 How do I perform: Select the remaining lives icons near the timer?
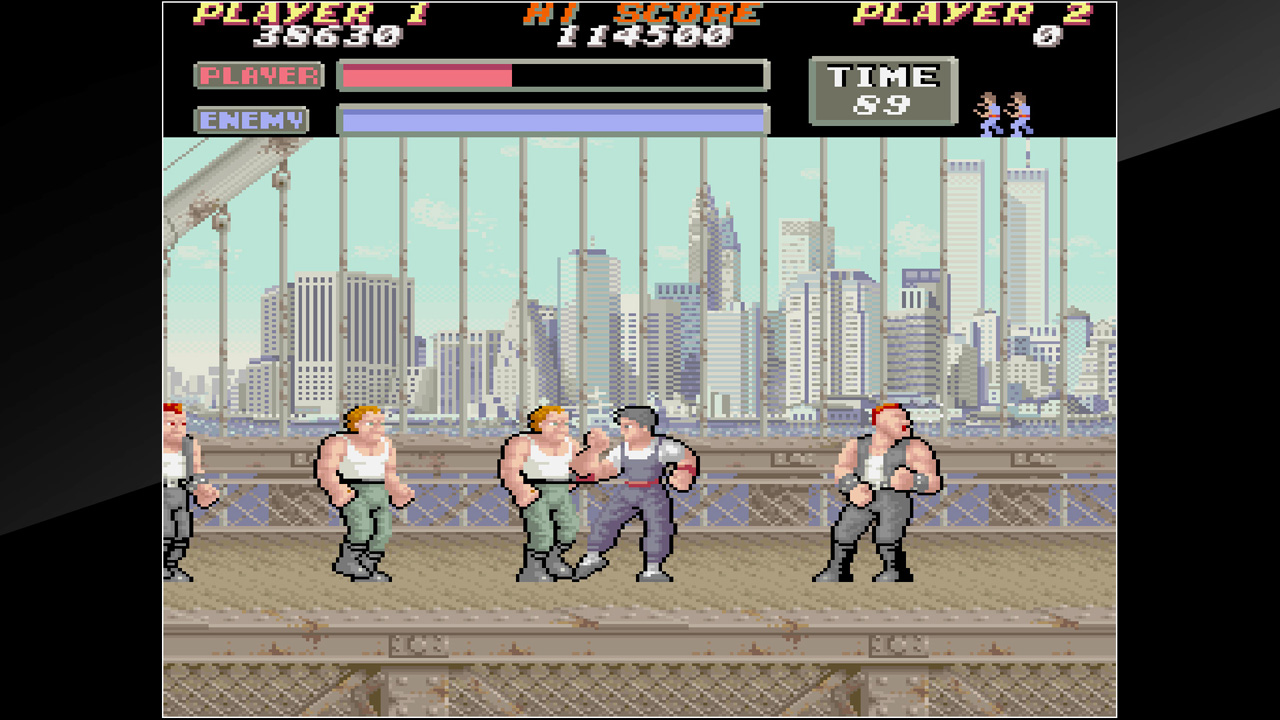pos(1002,110)
